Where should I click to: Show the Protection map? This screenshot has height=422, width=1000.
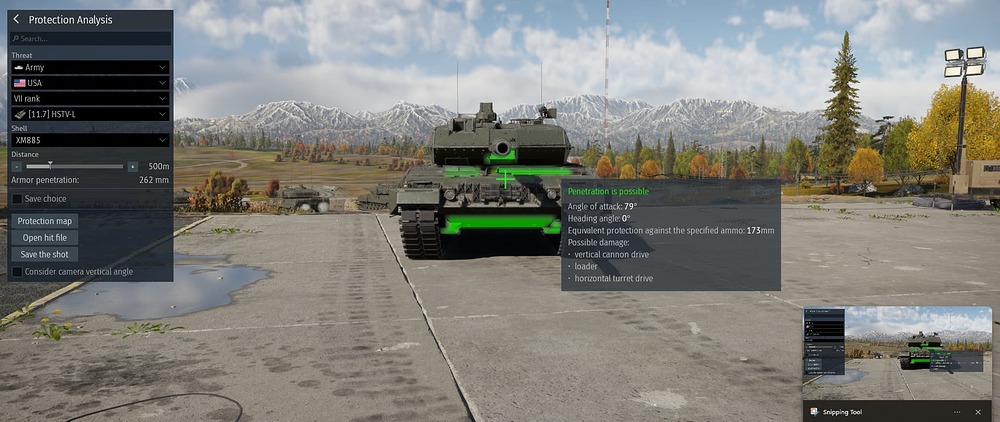[46, 221]
